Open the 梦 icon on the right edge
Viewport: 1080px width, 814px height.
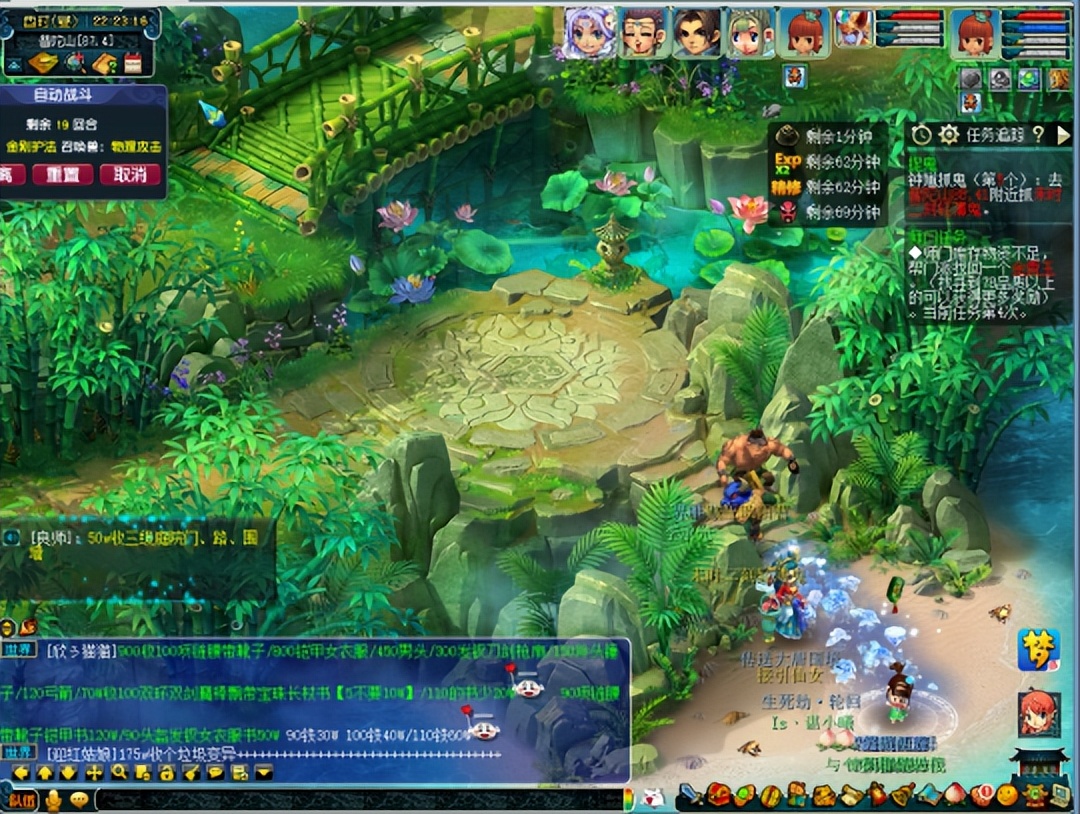coord(1038,650)
